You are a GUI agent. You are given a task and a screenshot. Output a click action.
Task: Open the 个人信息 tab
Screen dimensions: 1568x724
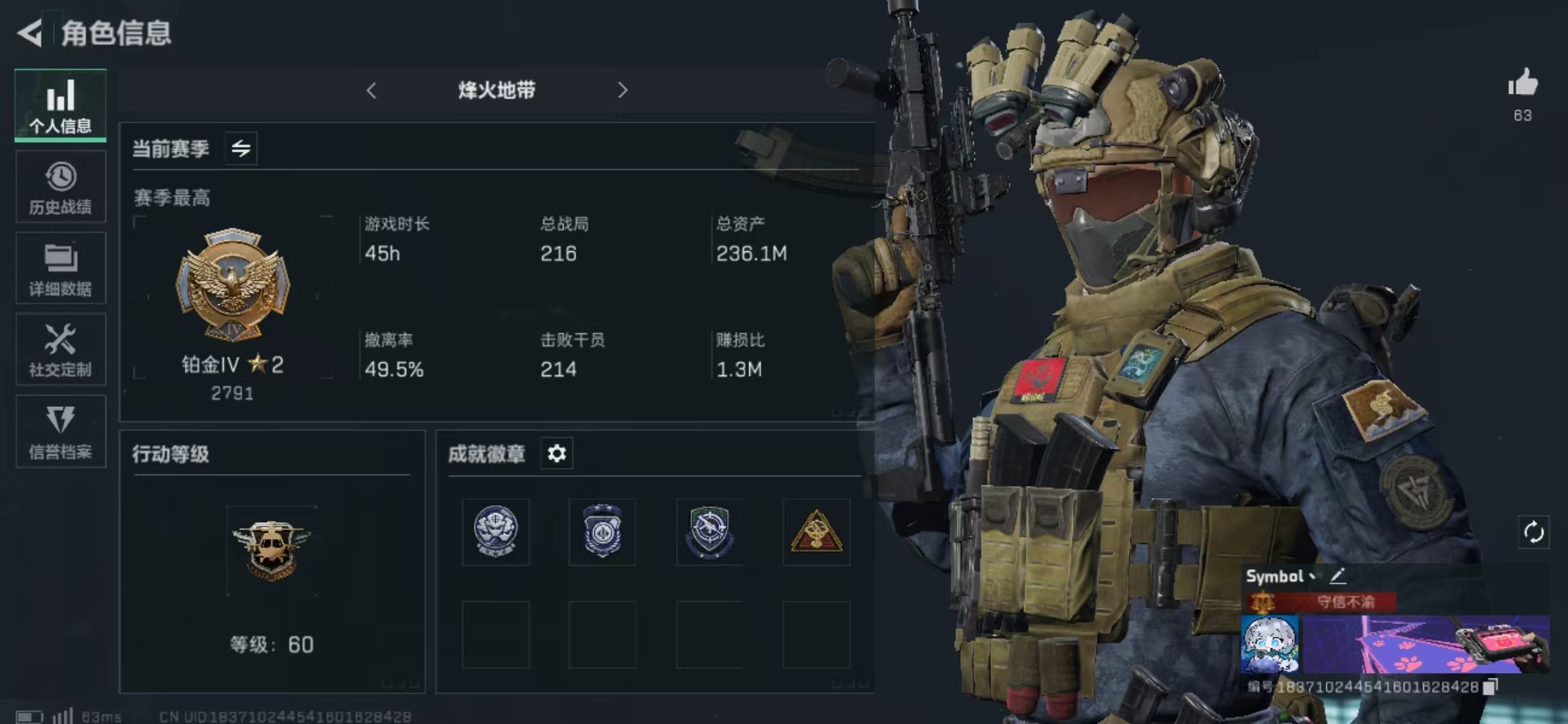[x=60, y=105]
